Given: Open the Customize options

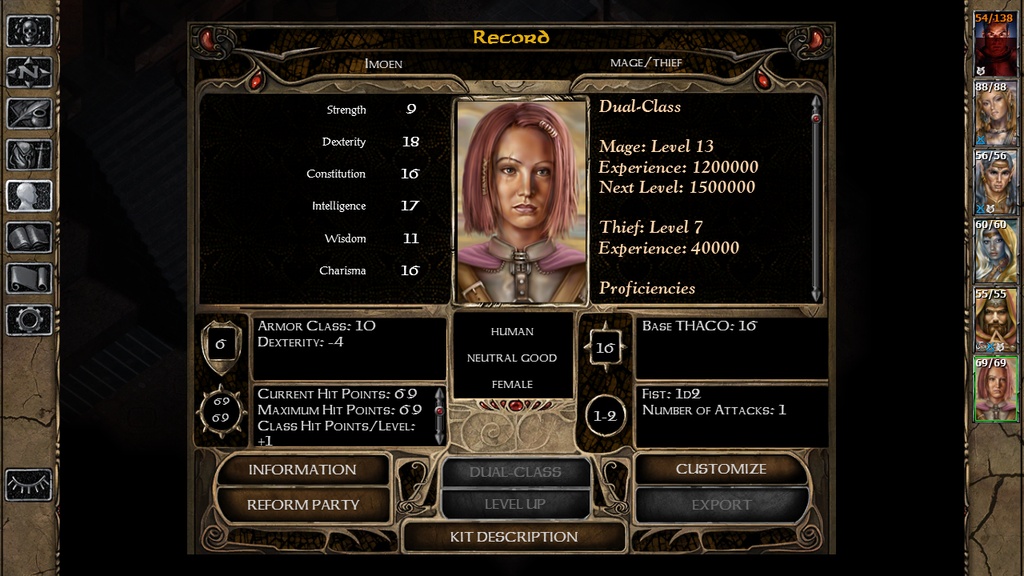Looking at the screenshot, I should [721, 469].
